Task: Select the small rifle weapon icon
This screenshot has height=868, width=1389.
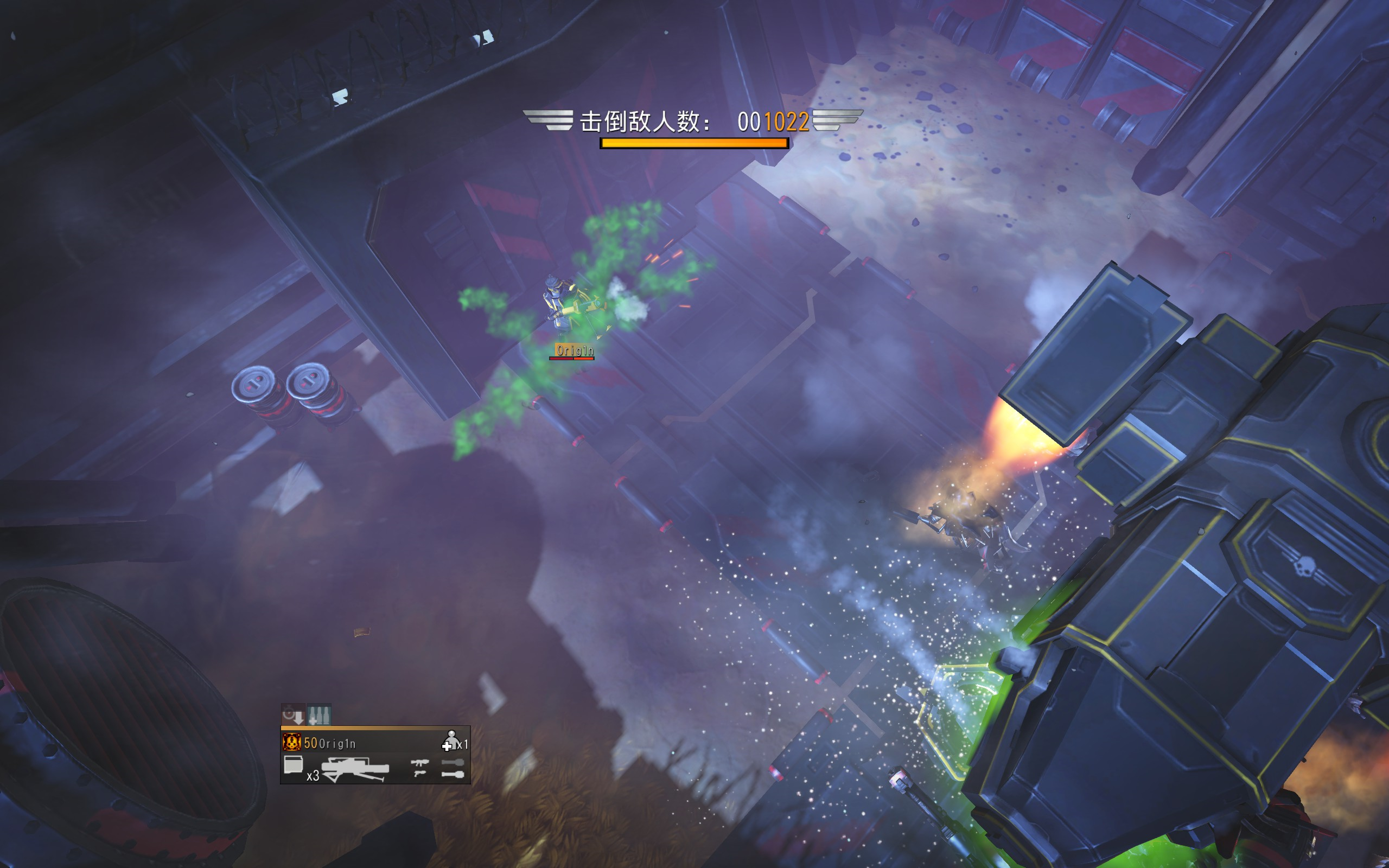Action: point(419,763)
